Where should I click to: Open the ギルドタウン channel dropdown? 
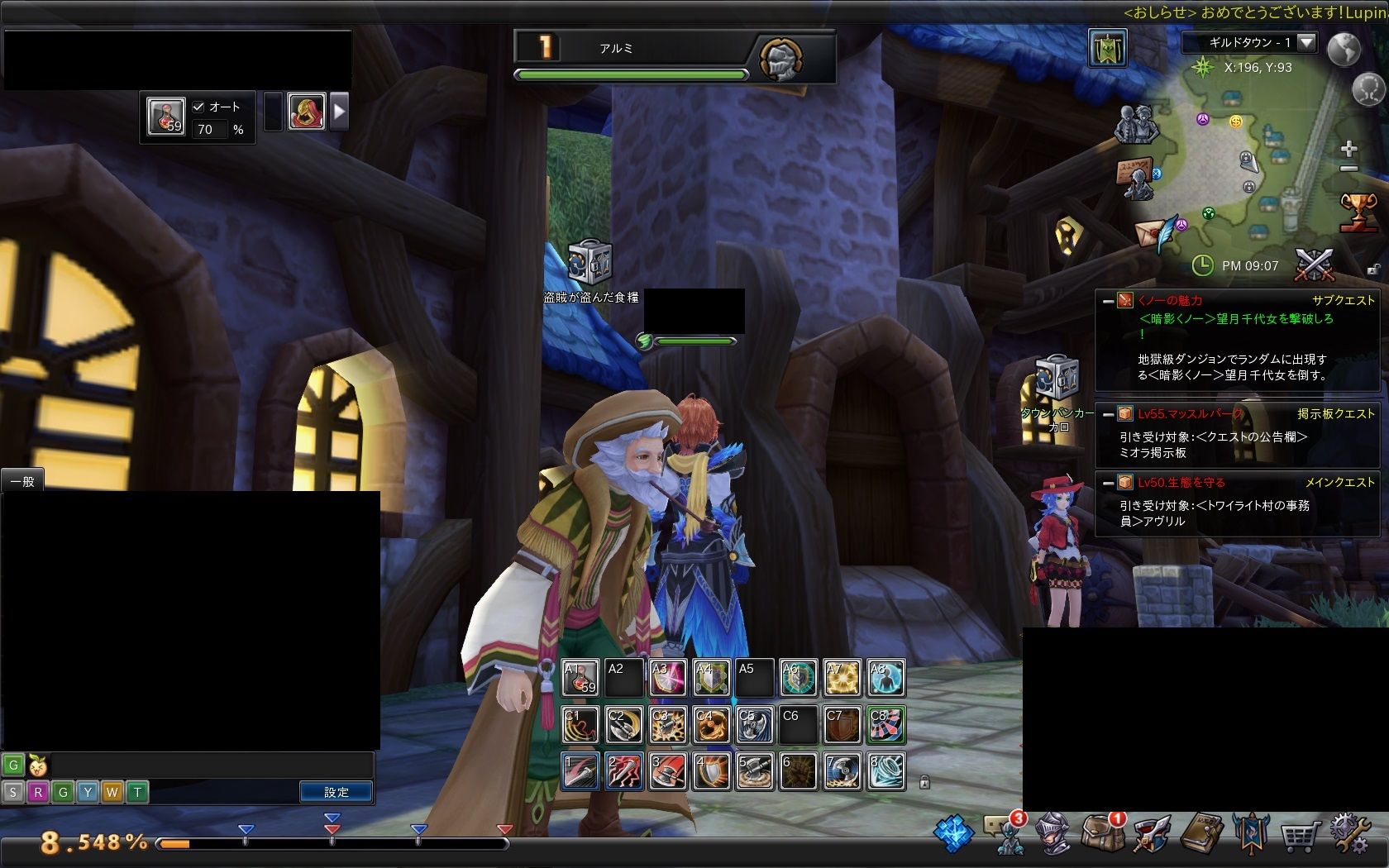coord(1306,42)
